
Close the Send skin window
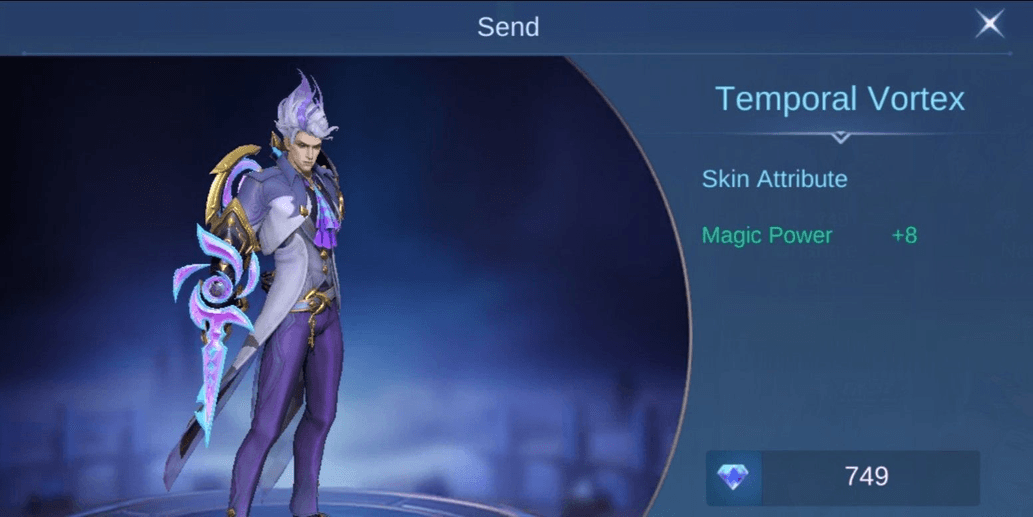click(x=989, y=24)
